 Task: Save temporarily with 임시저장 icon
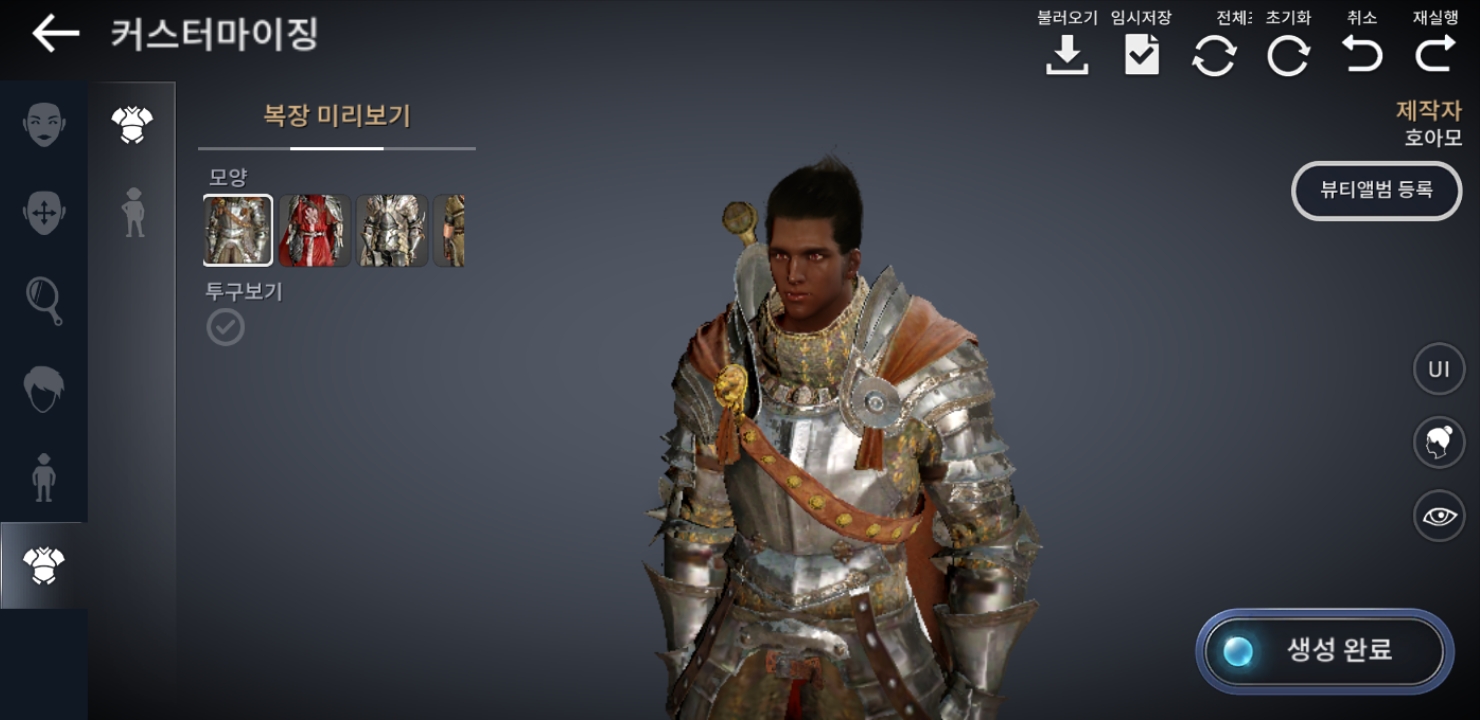(x=1141, y=55)
